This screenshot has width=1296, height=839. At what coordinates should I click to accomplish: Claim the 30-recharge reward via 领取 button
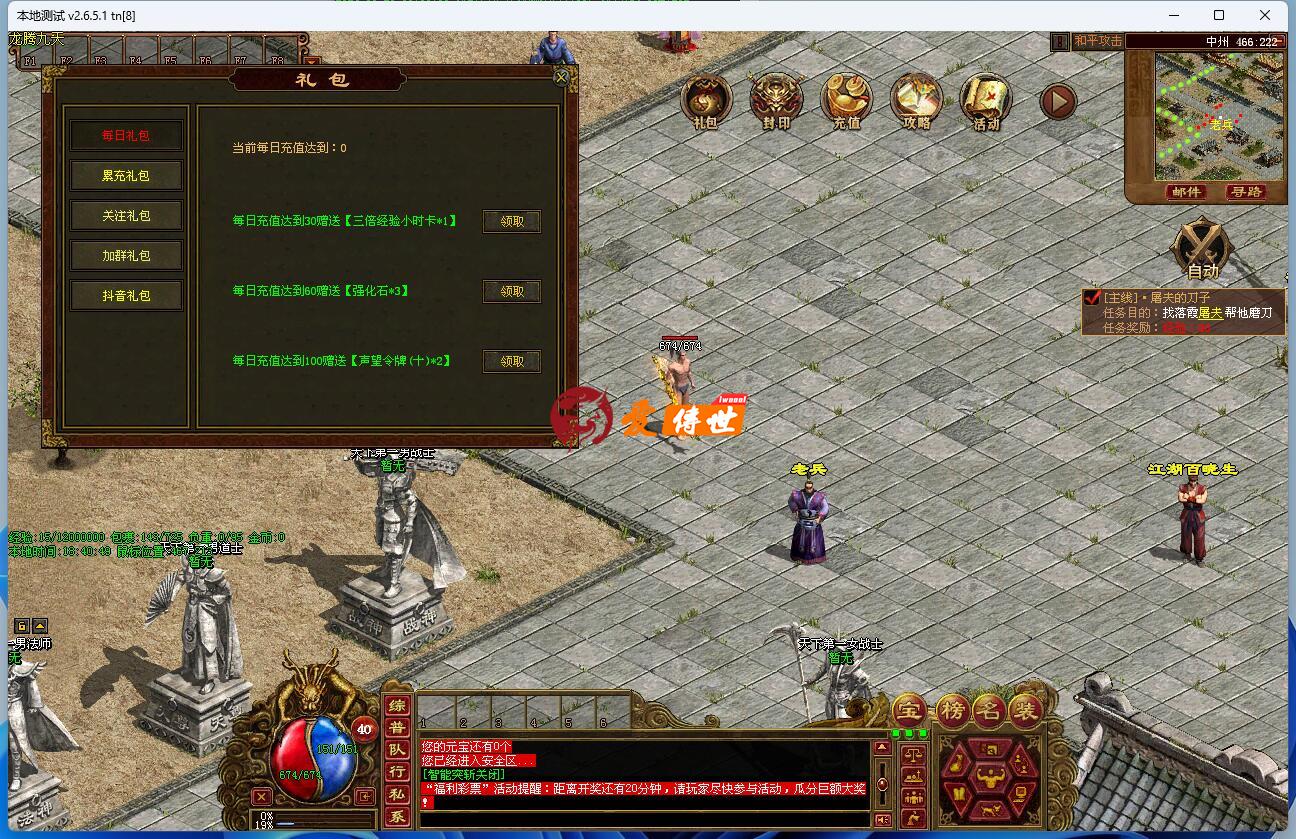(x=511, y=221)
